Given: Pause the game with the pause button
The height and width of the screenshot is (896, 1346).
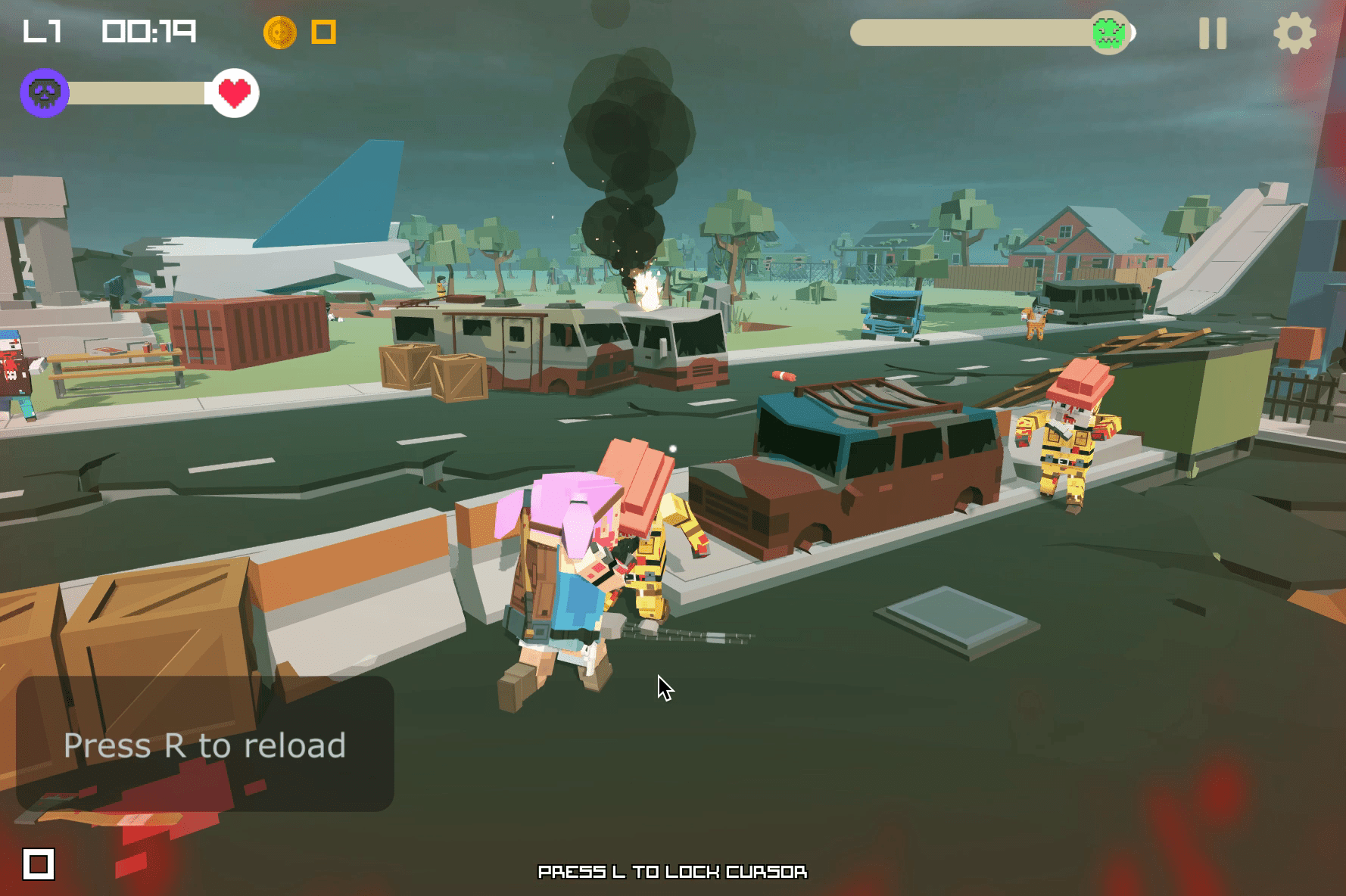Looking at the screenshot, I should tap(1212, 33).
